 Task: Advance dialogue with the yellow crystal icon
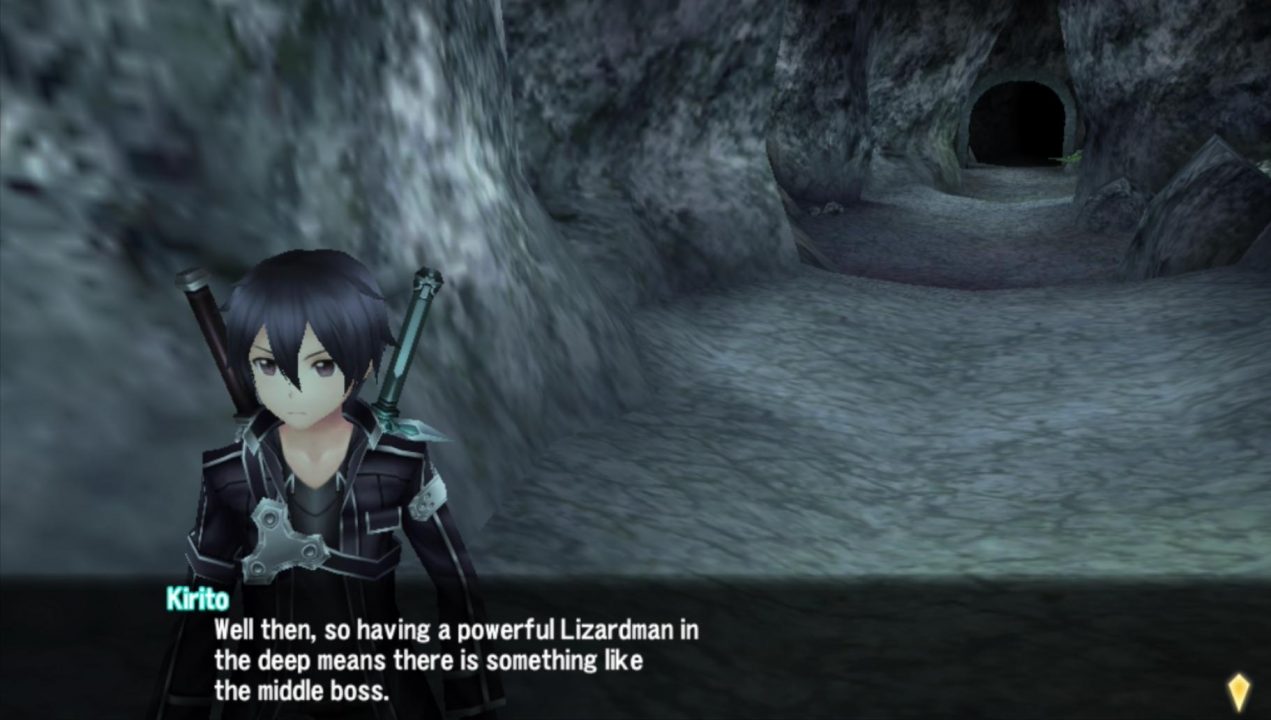tap(1238, 692)
